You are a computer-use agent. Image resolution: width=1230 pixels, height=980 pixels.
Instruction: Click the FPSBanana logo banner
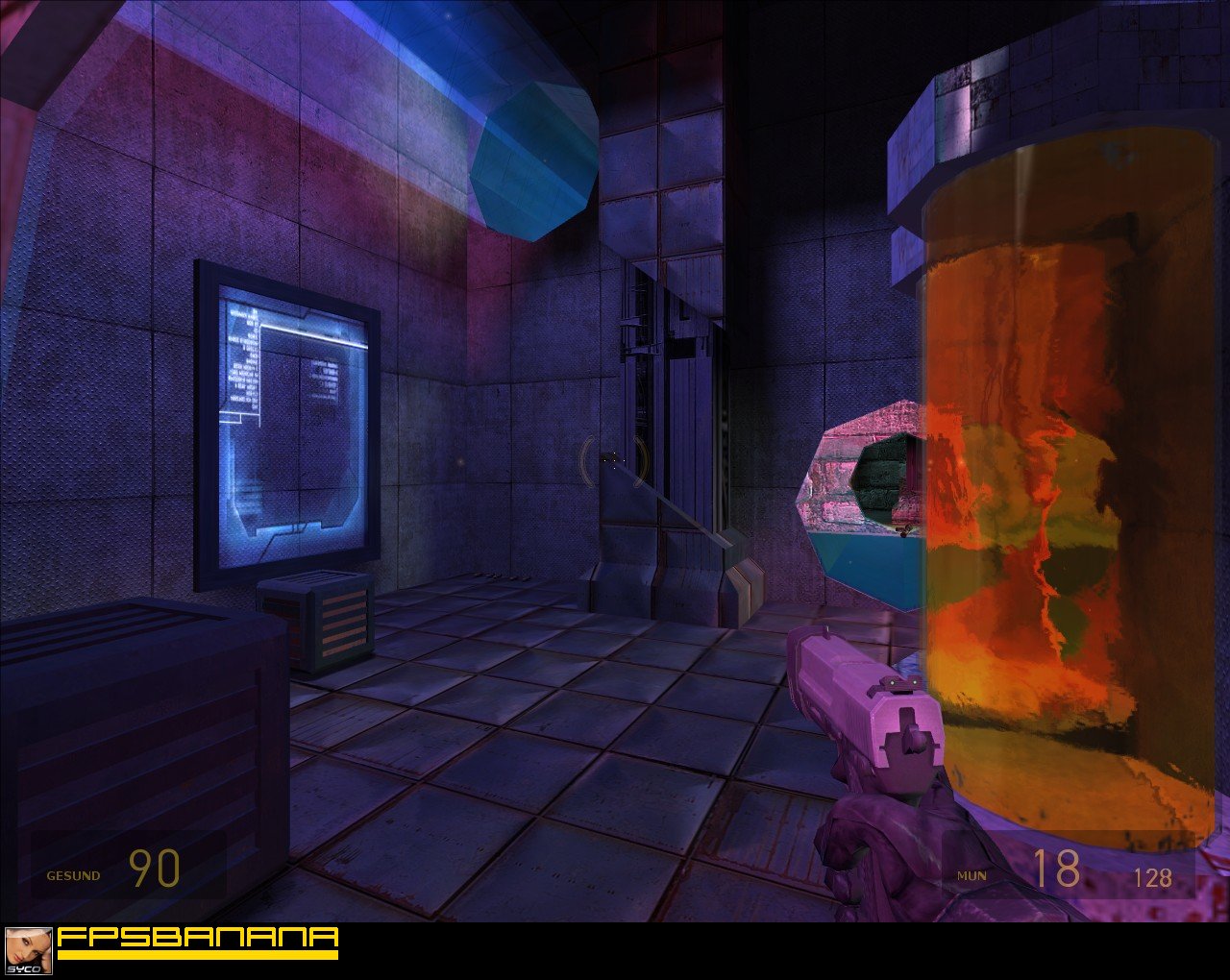pos(197,942)
